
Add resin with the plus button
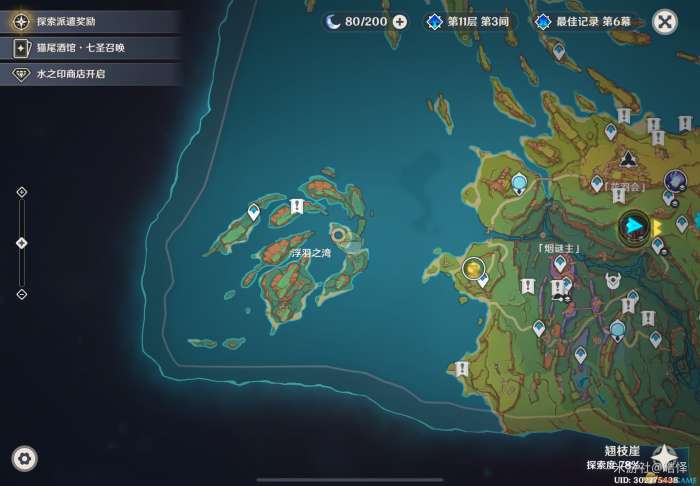[400, 21]
